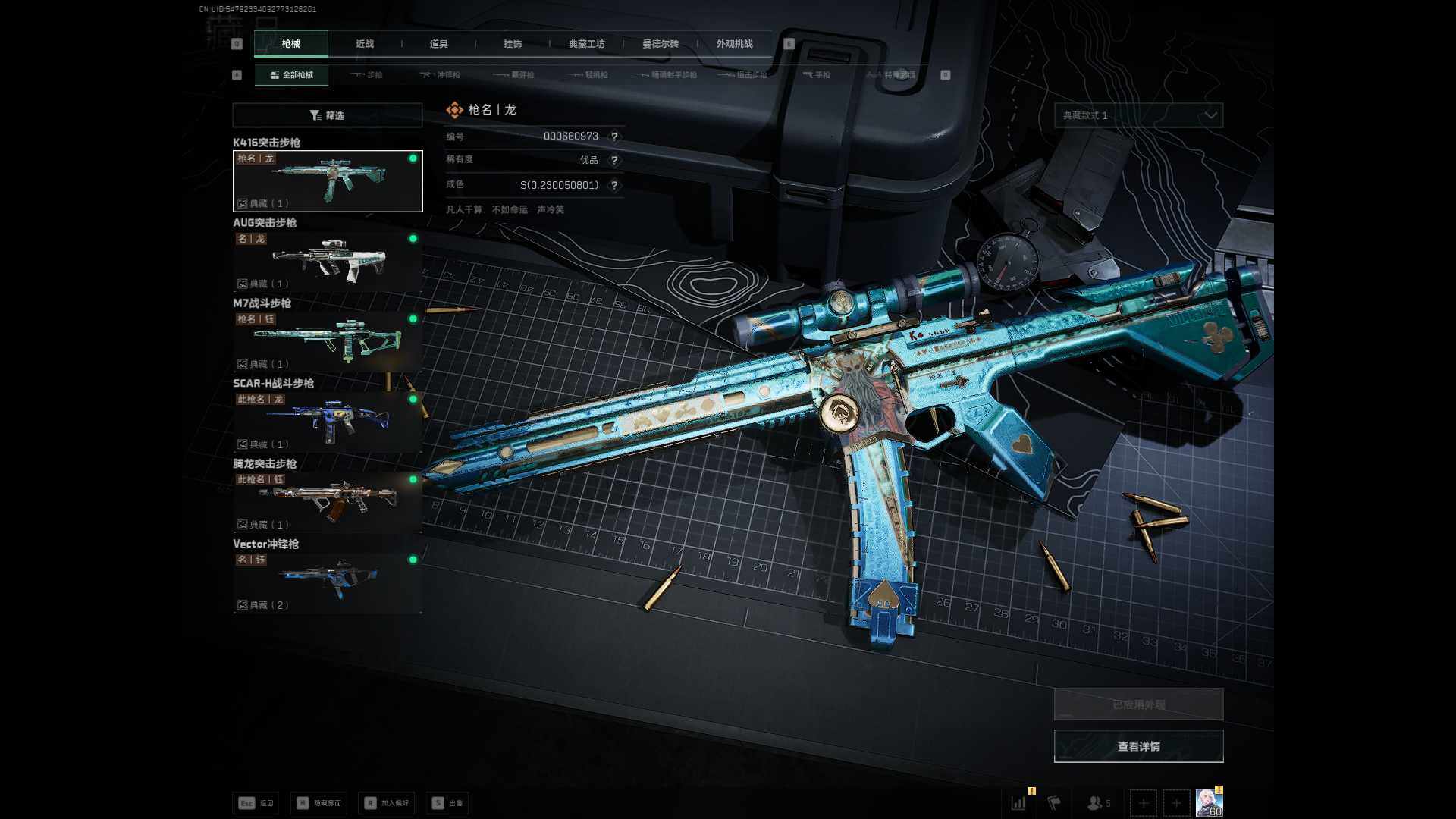Pick the SCAR-H battle rifle skin

(x=328, y=422)
